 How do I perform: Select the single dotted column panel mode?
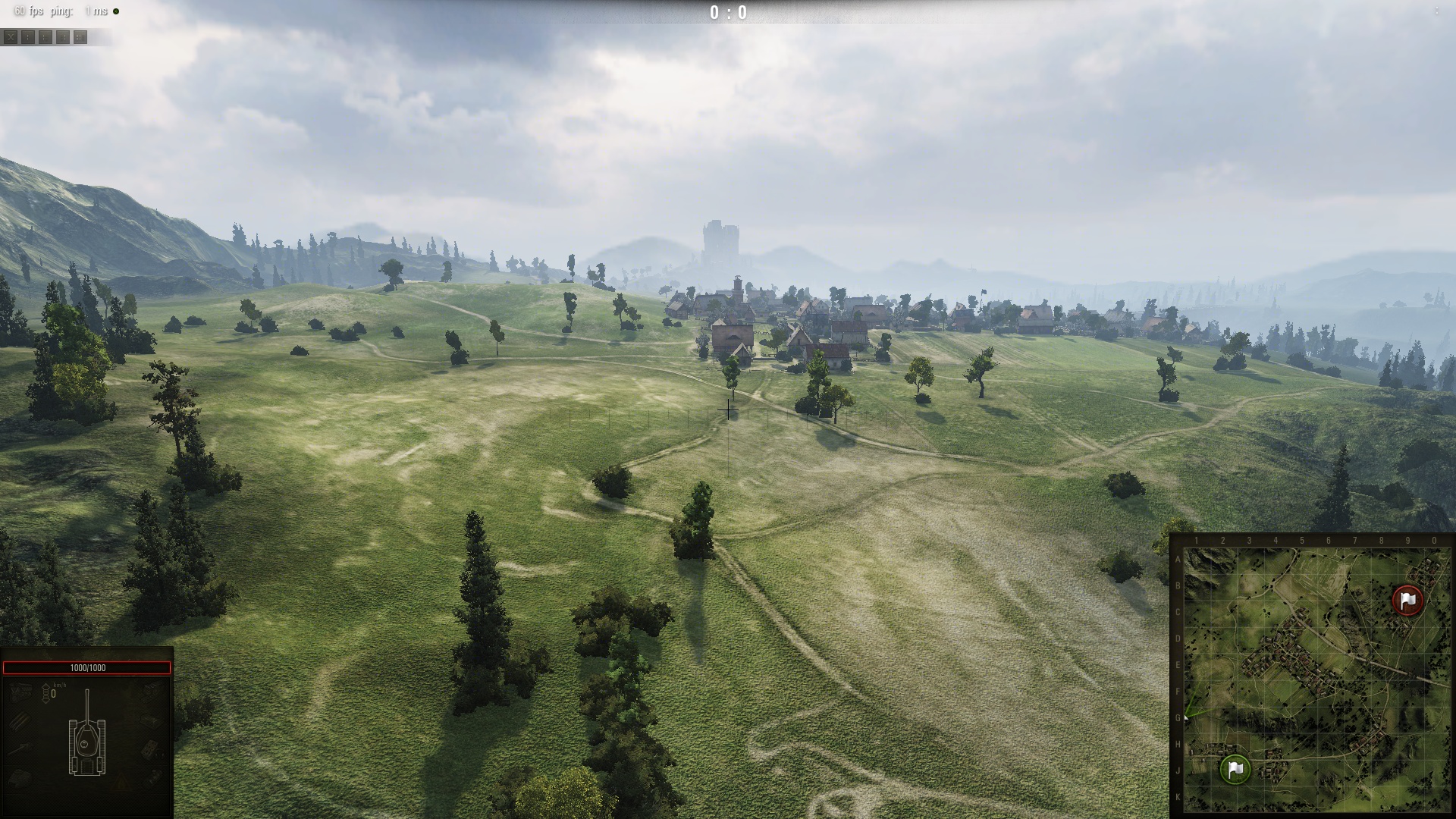(x=27, y=36)
